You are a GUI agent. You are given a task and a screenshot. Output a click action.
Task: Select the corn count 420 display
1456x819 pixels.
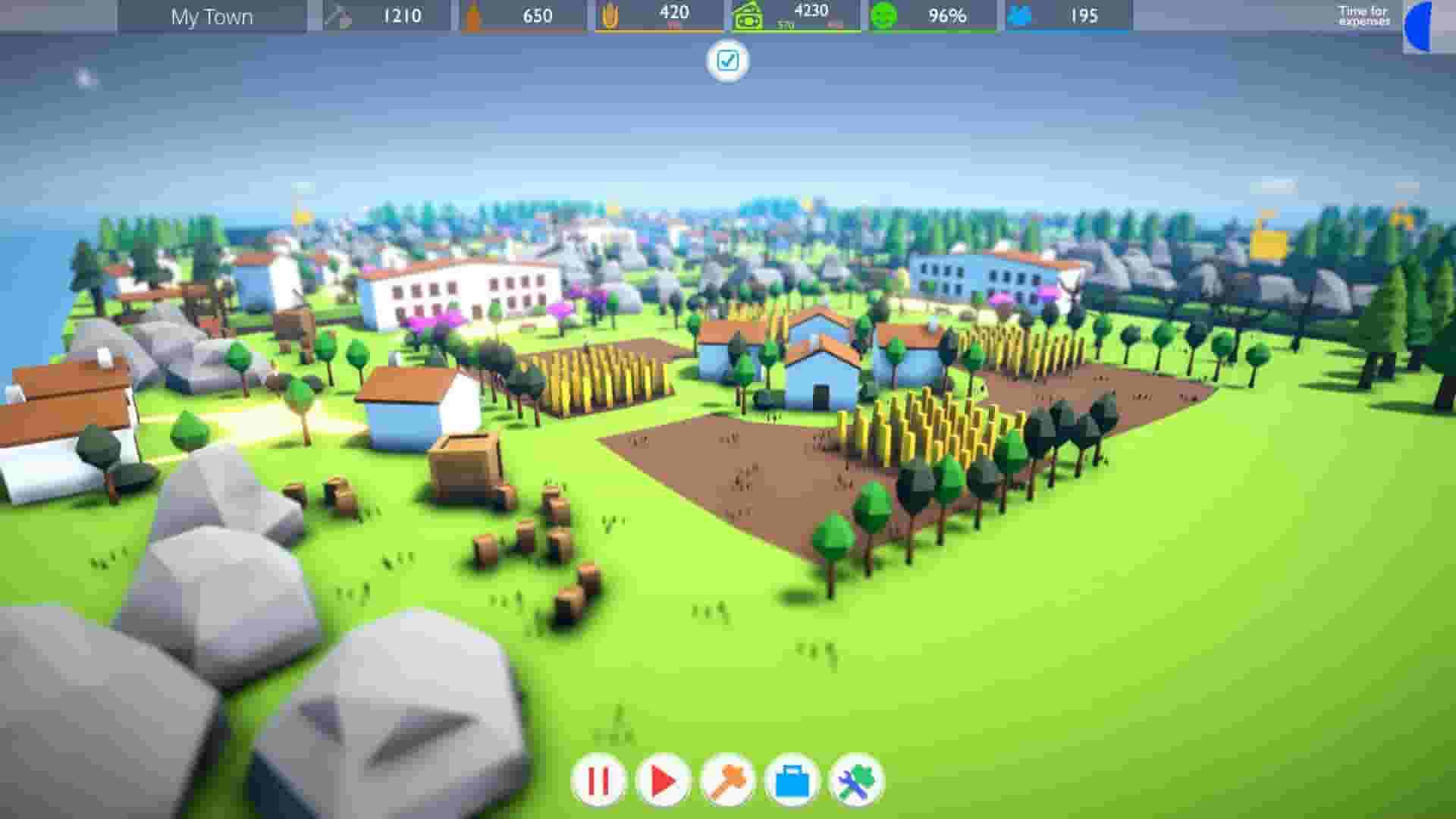point(673,12)
